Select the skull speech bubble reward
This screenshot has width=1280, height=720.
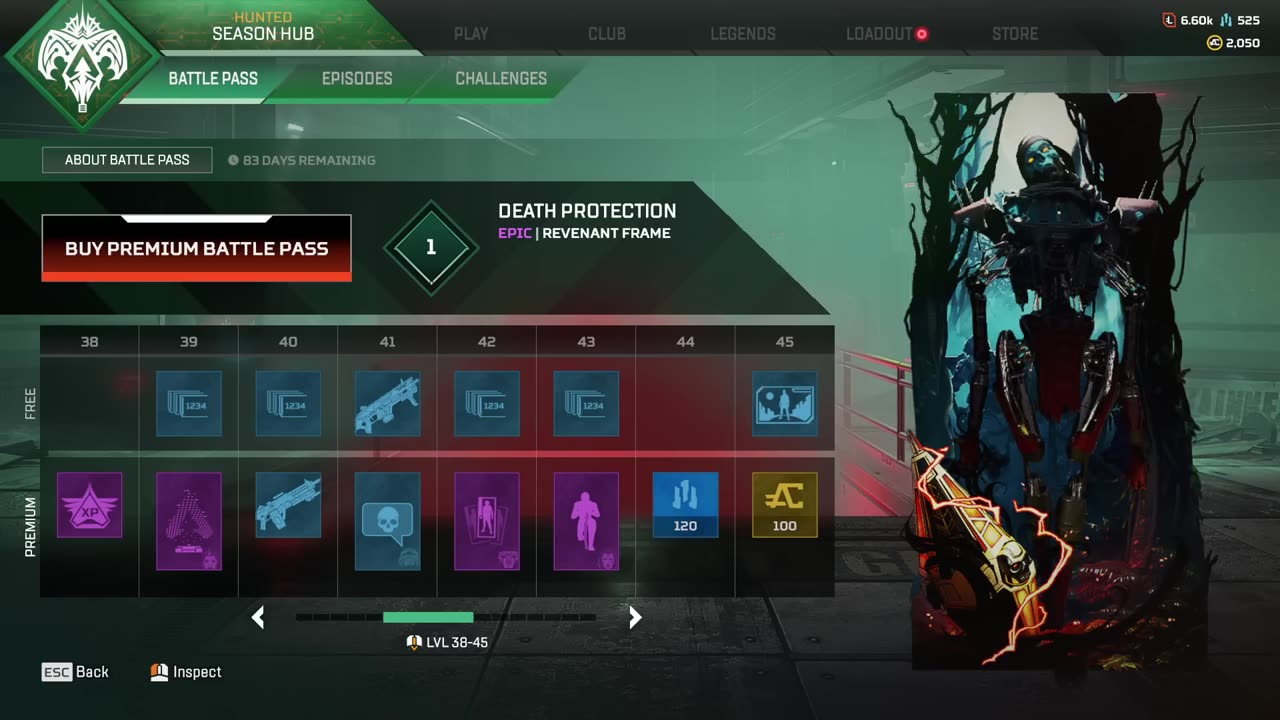point(387,521)
